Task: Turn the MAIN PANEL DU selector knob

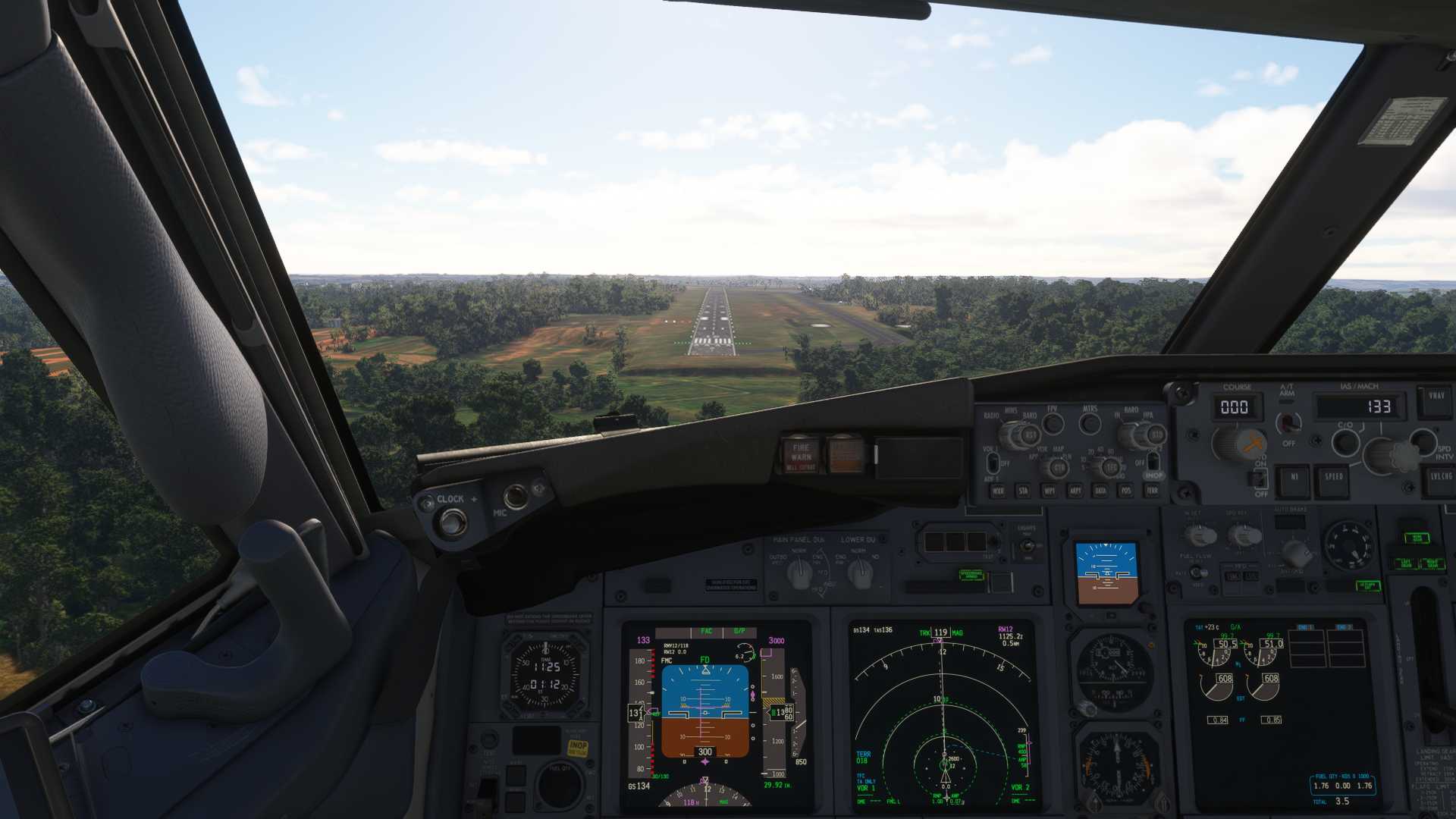Action: pos(799,575)
